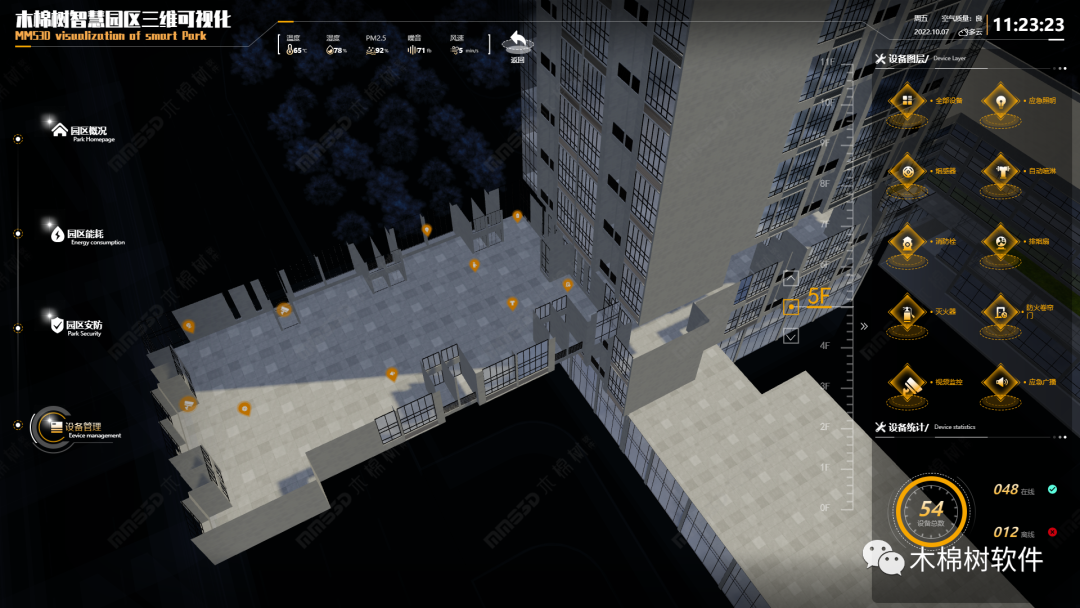
Task: Select the video surveillance layer (视频监控)
Action: coord(907,382)
